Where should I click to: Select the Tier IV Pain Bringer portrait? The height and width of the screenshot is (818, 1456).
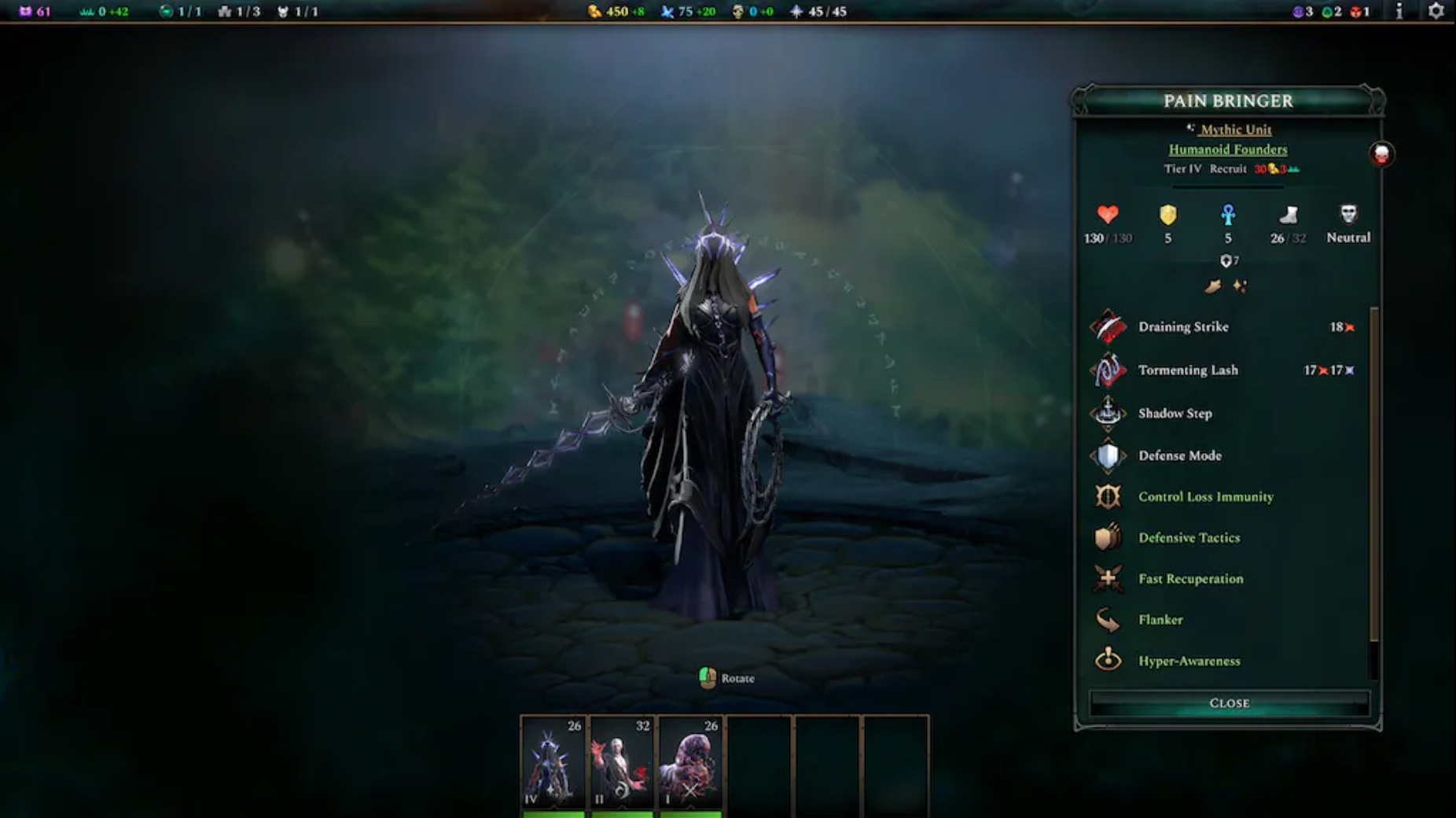pos(553,763)
